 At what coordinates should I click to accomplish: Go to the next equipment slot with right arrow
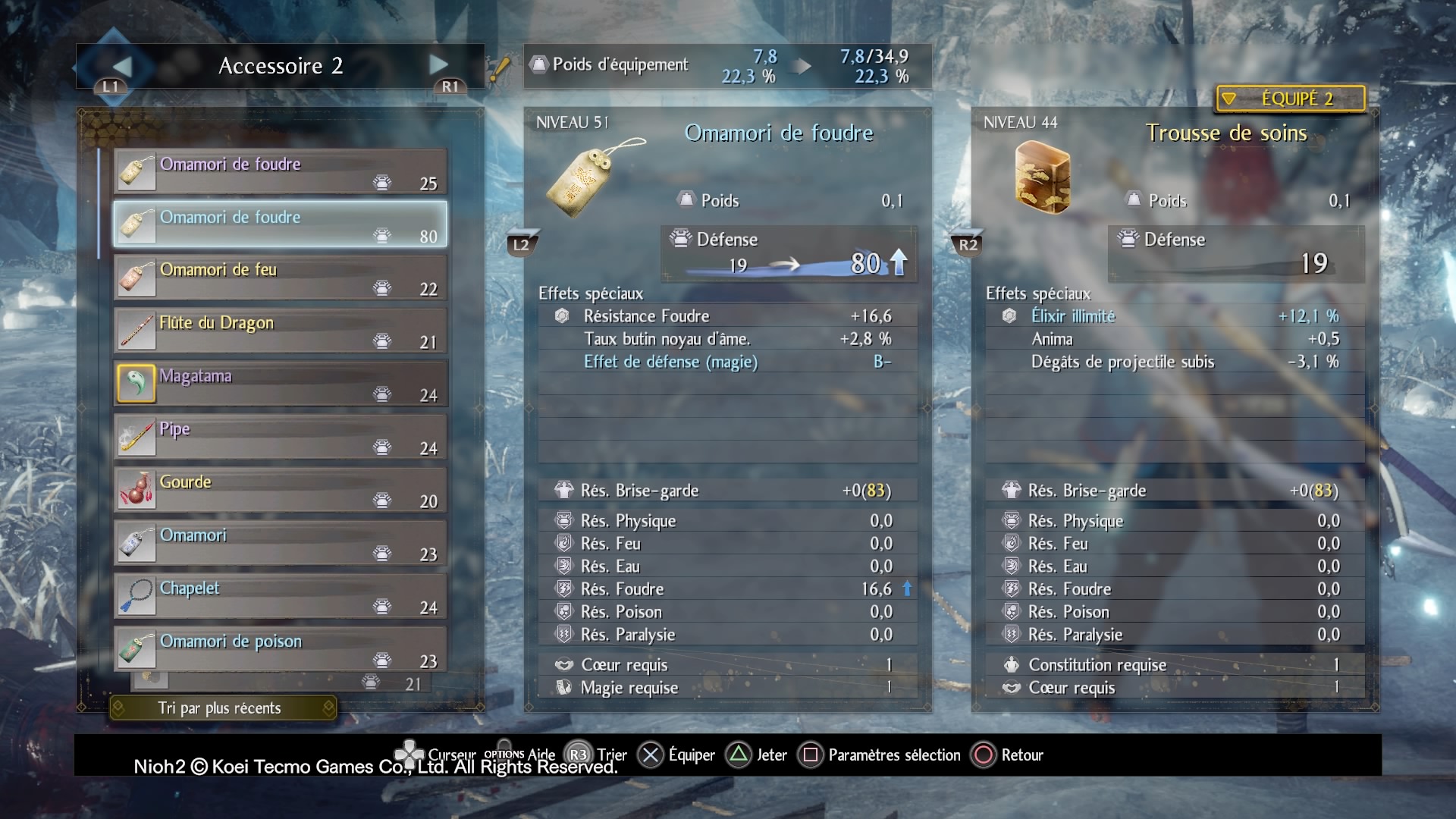[438, 65]
